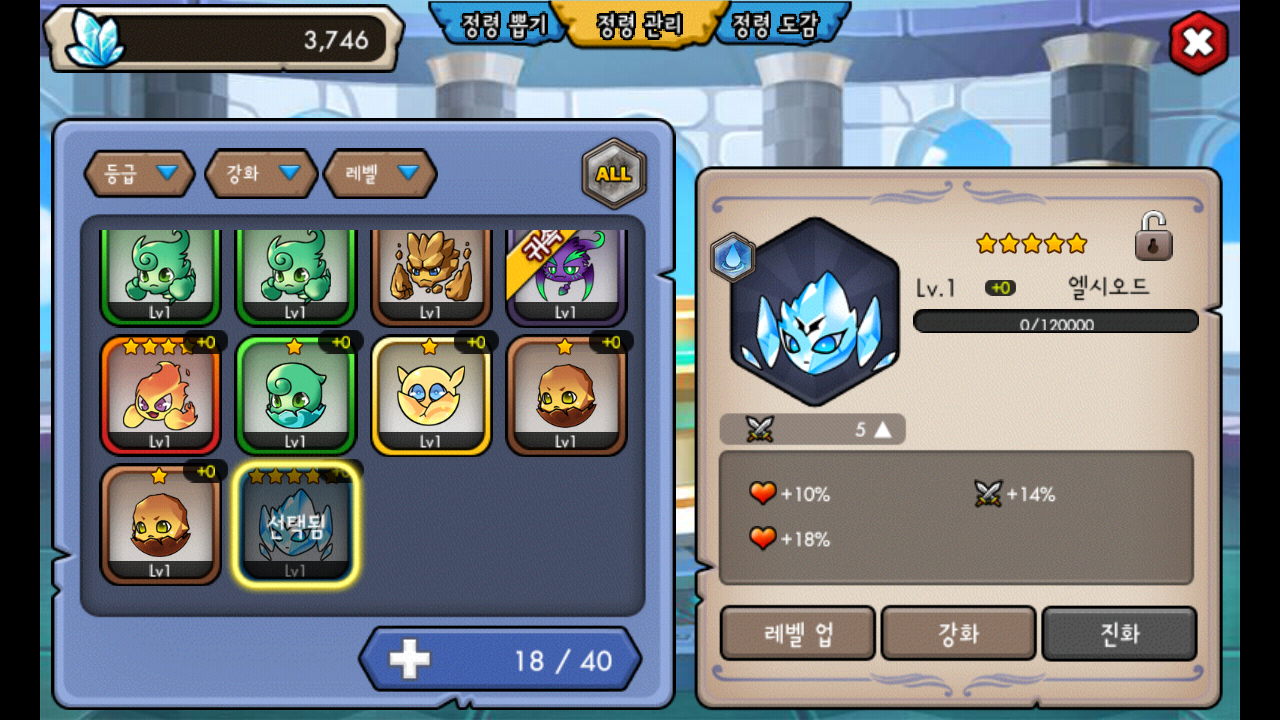Image resolution: width=1280 pixels, height=720 pixels.
Task: Select the four-star fire spirit
Action: click(x=160, y=395)
